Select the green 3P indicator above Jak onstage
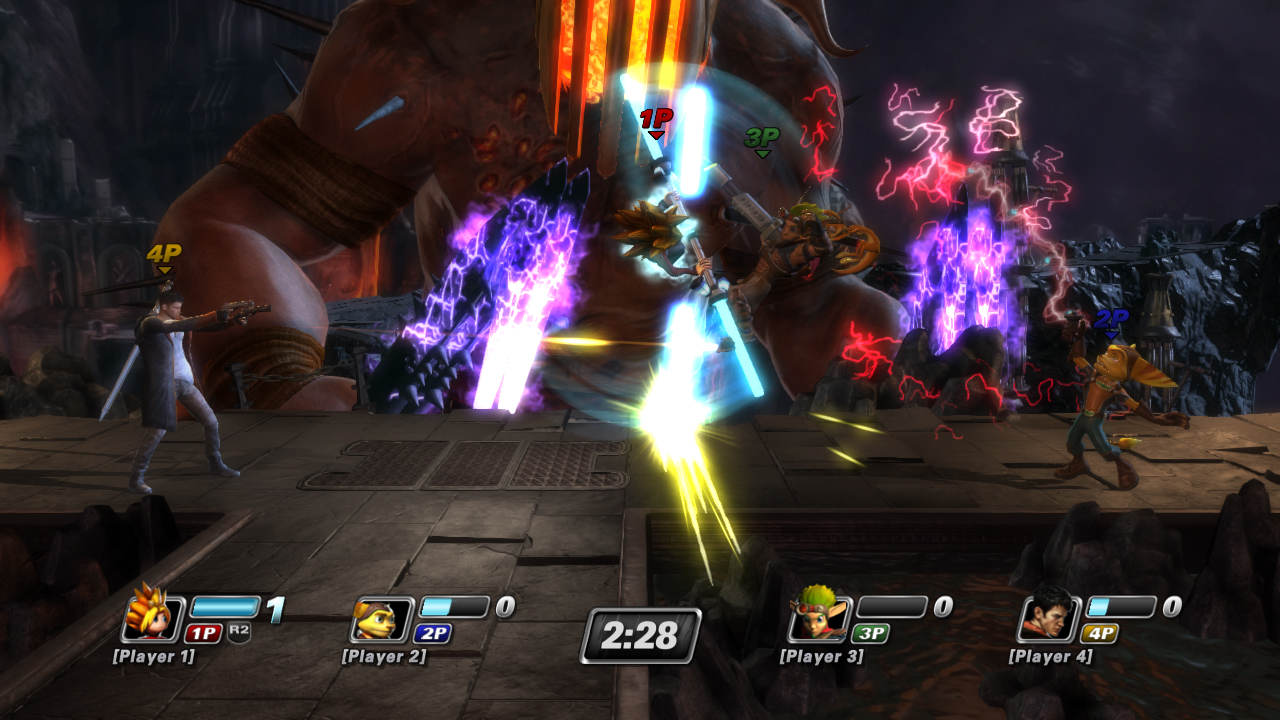This screenshot has width=1280, height=720. [761, 139]
